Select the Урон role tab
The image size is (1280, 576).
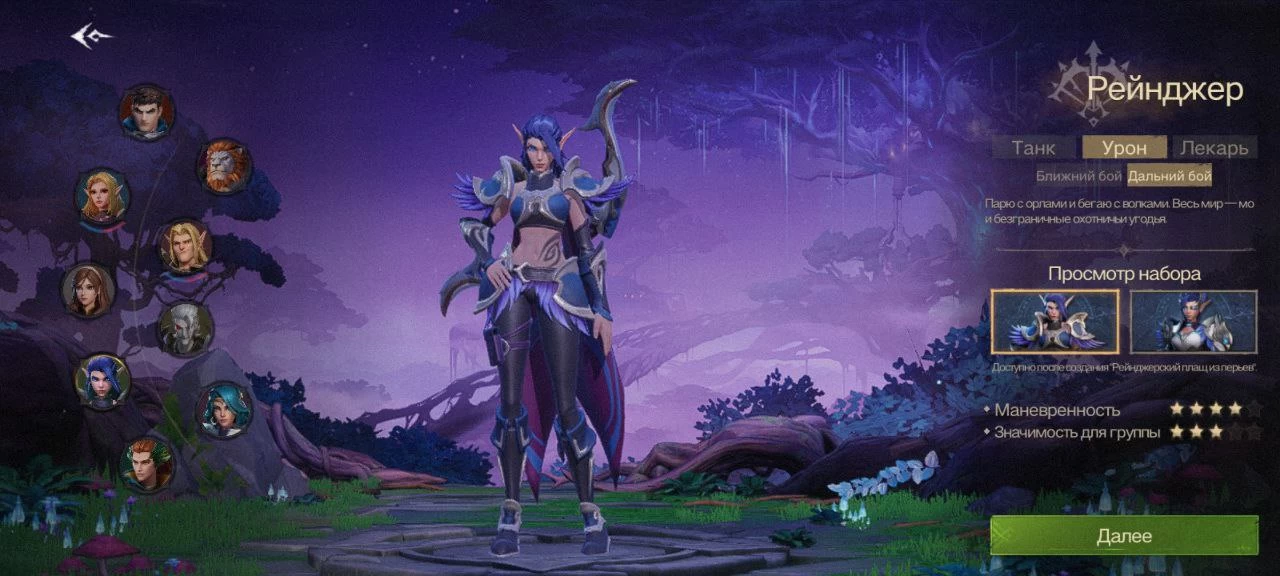[x=1124, y=148]
